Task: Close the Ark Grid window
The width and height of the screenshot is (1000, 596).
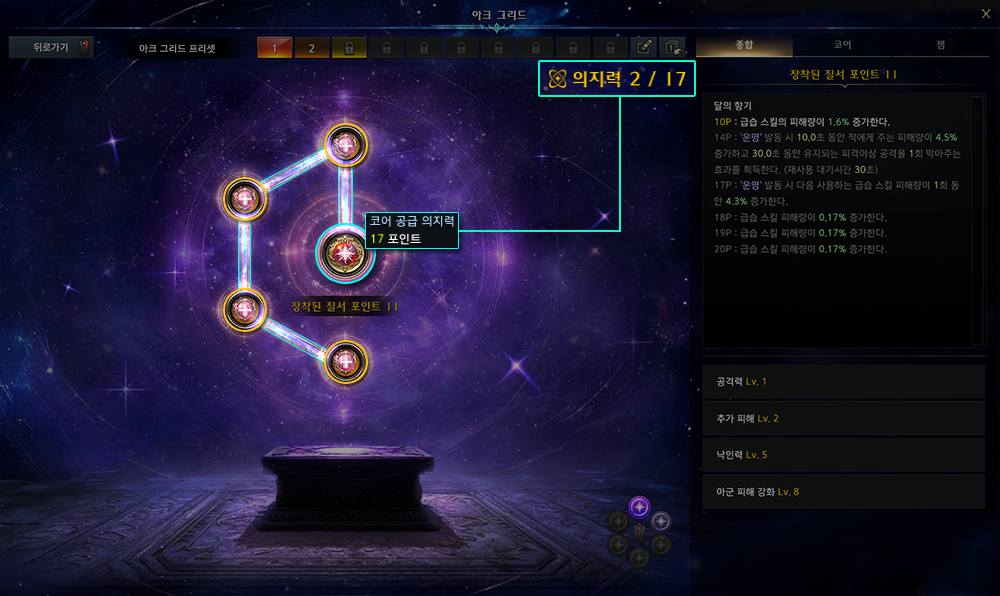Action: pyautogui.click(x=985, y=13)
